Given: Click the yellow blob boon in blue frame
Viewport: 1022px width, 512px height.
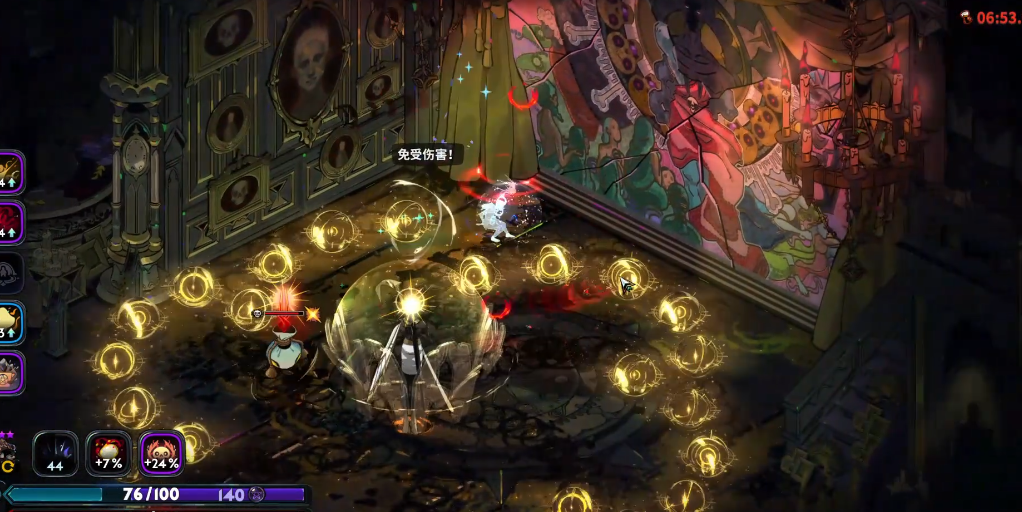Looking at the screenshot, I should 9,322.
